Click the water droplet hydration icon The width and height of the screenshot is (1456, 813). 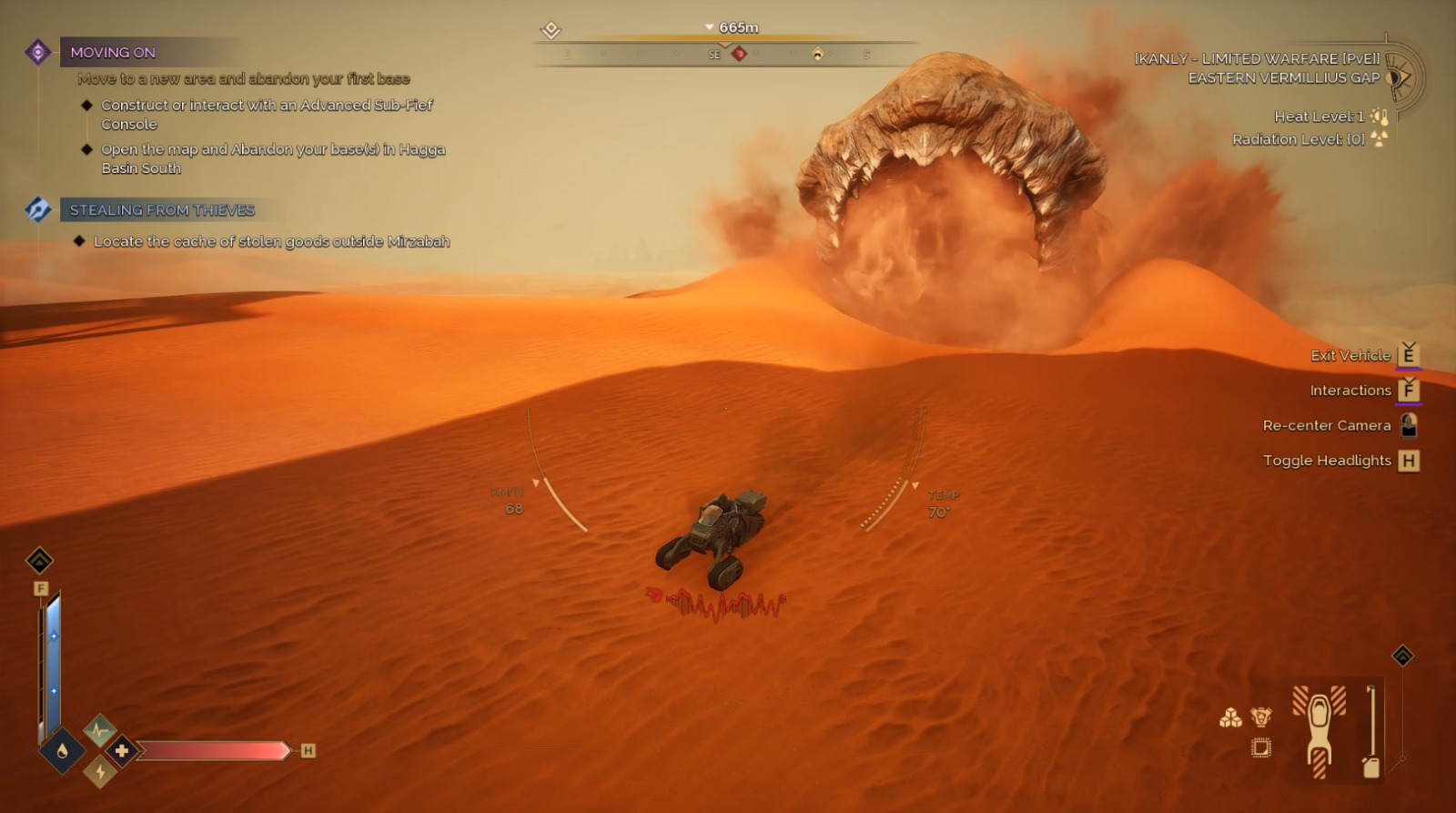[62, 751]
